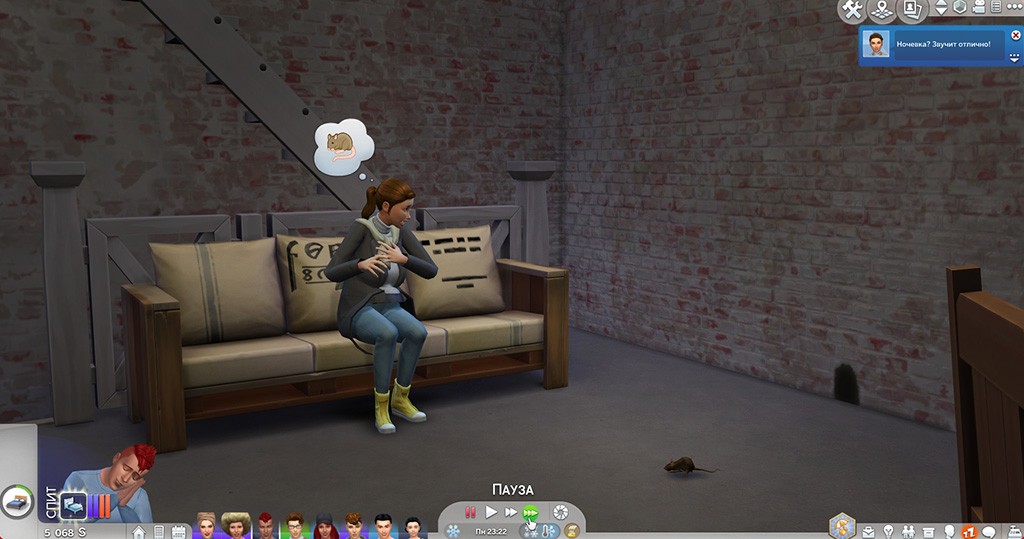Toggle the wall view cube icon

(x=959, y=8)
